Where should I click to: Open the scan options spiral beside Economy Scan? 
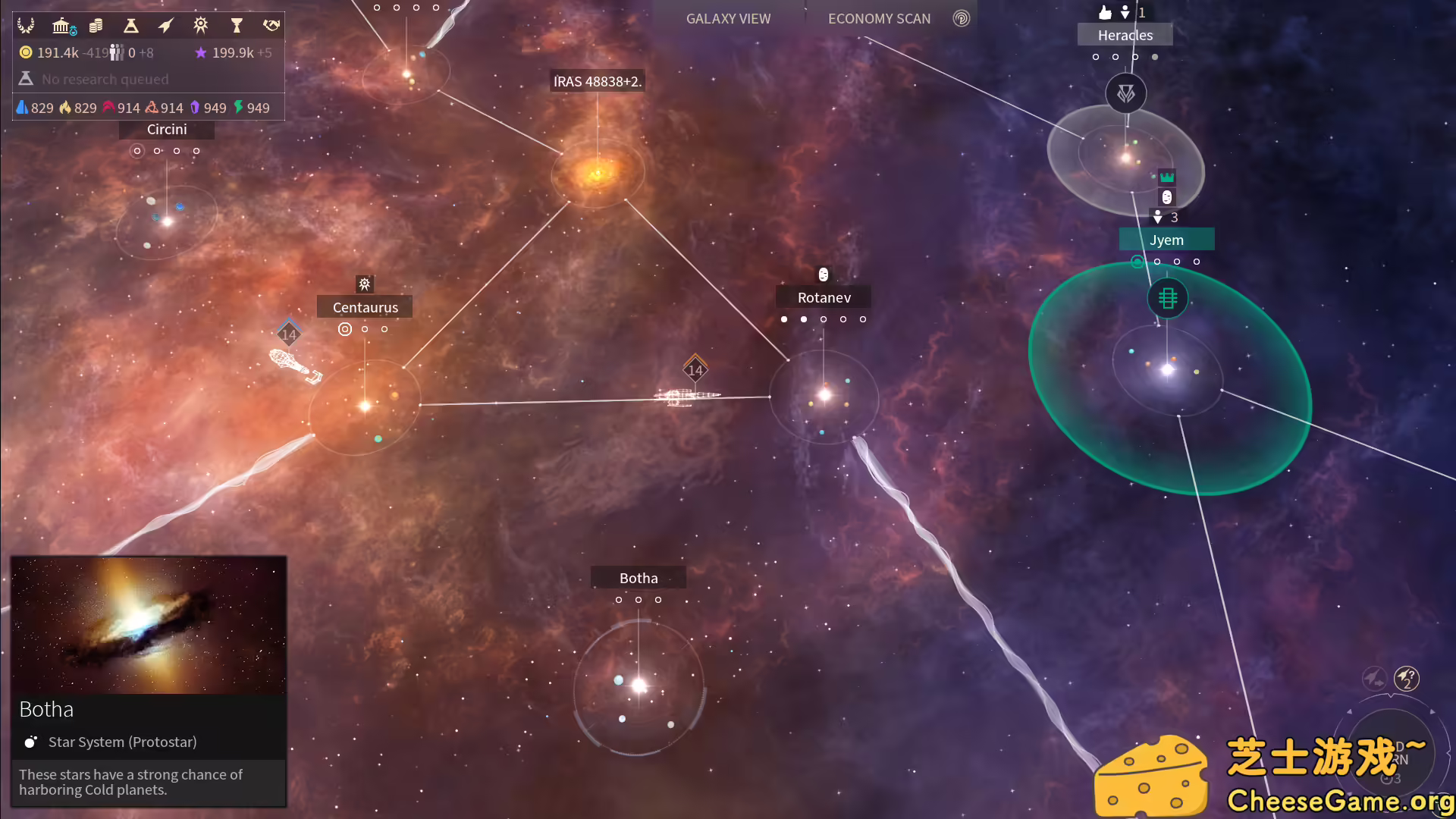pos(961,19)
